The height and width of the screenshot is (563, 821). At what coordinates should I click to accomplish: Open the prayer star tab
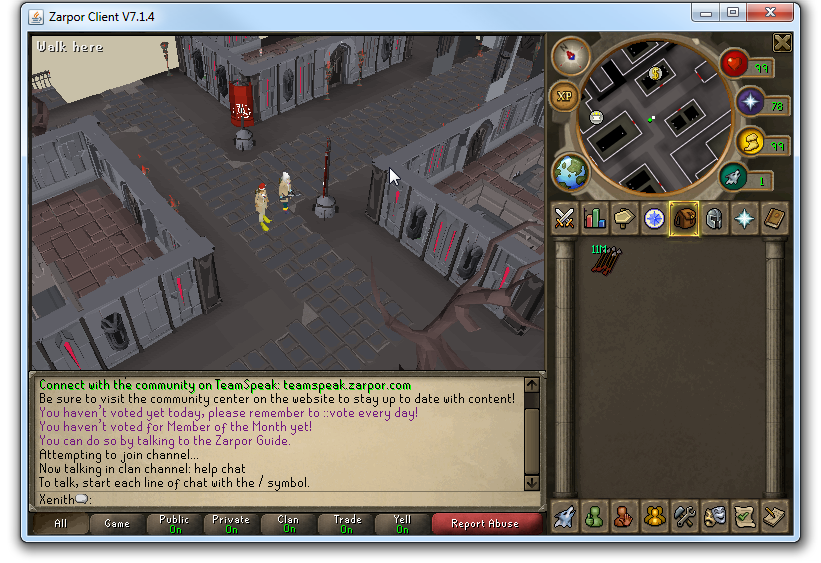(744, 218)
